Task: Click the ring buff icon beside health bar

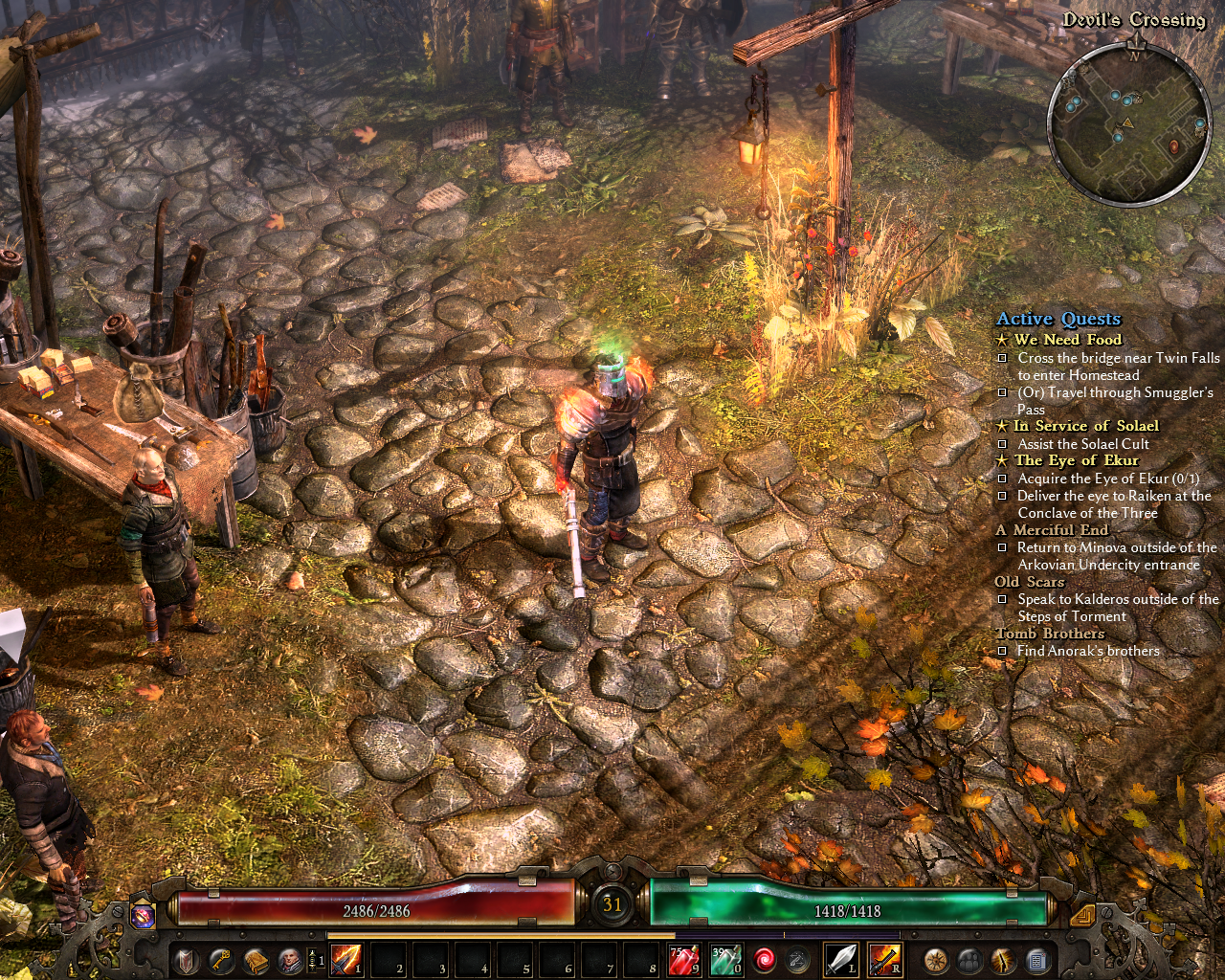Action: 144,916
